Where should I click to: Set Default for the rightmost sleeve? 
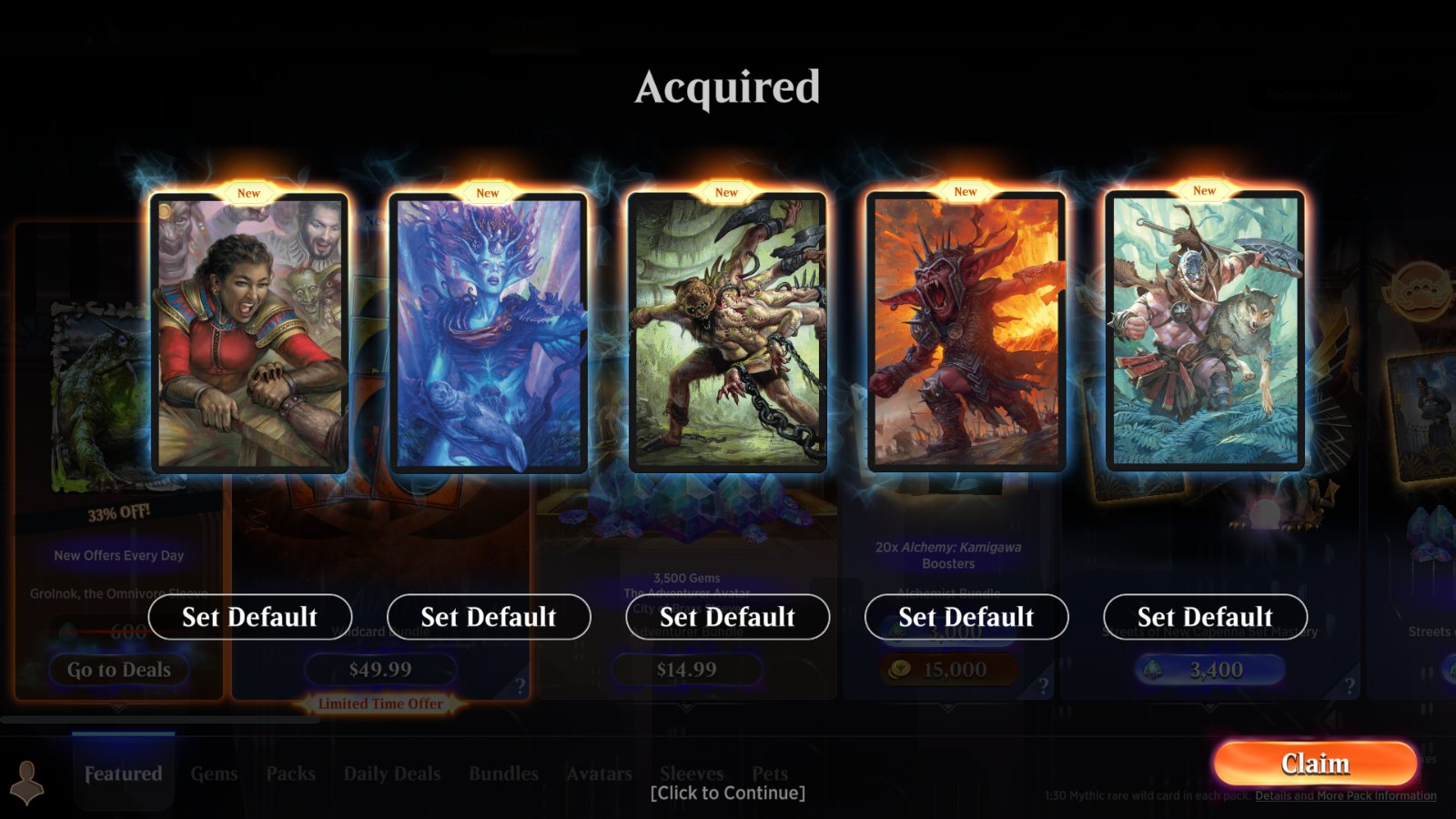coord(1206,617)
